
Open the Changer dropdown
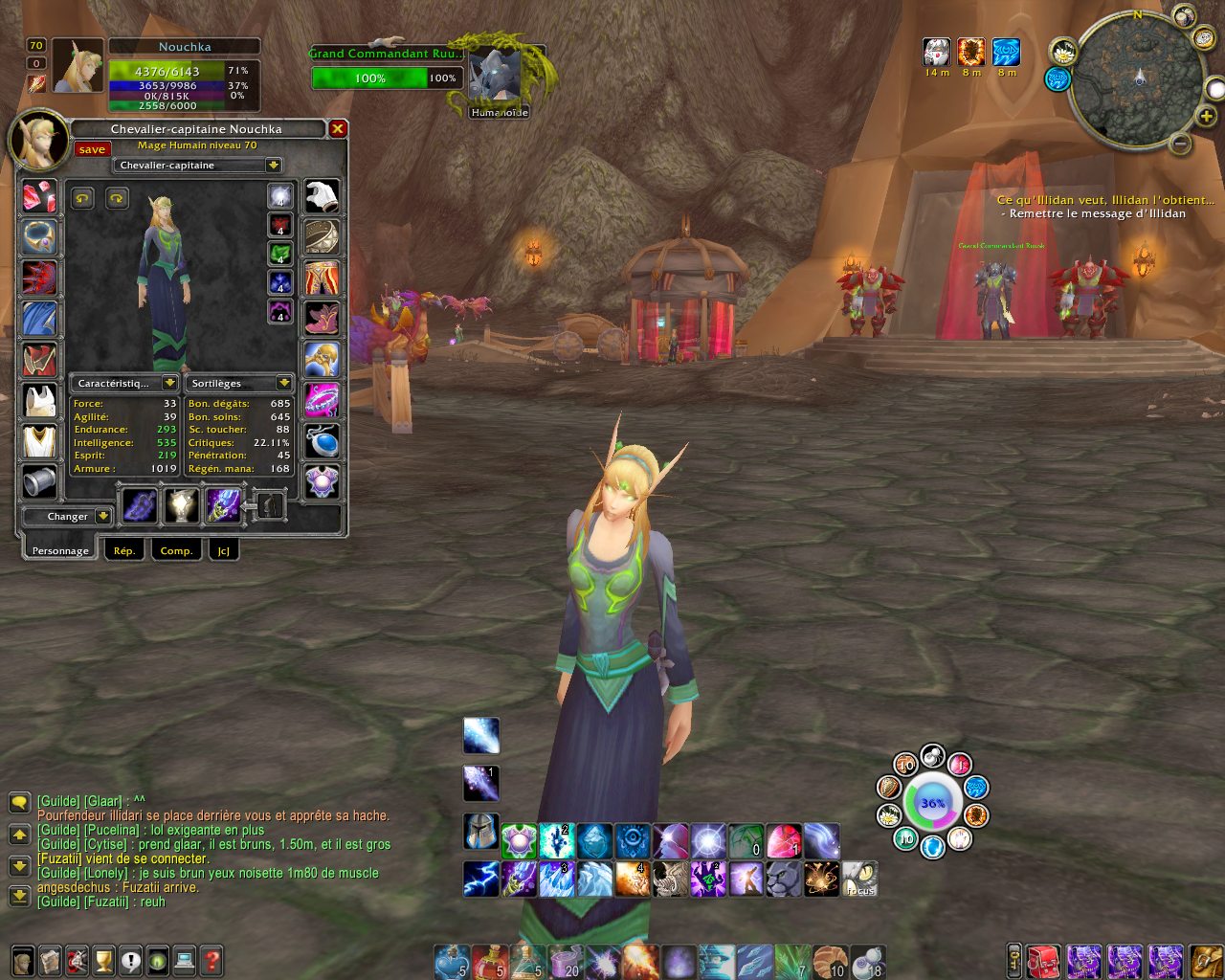coord(102,517)
